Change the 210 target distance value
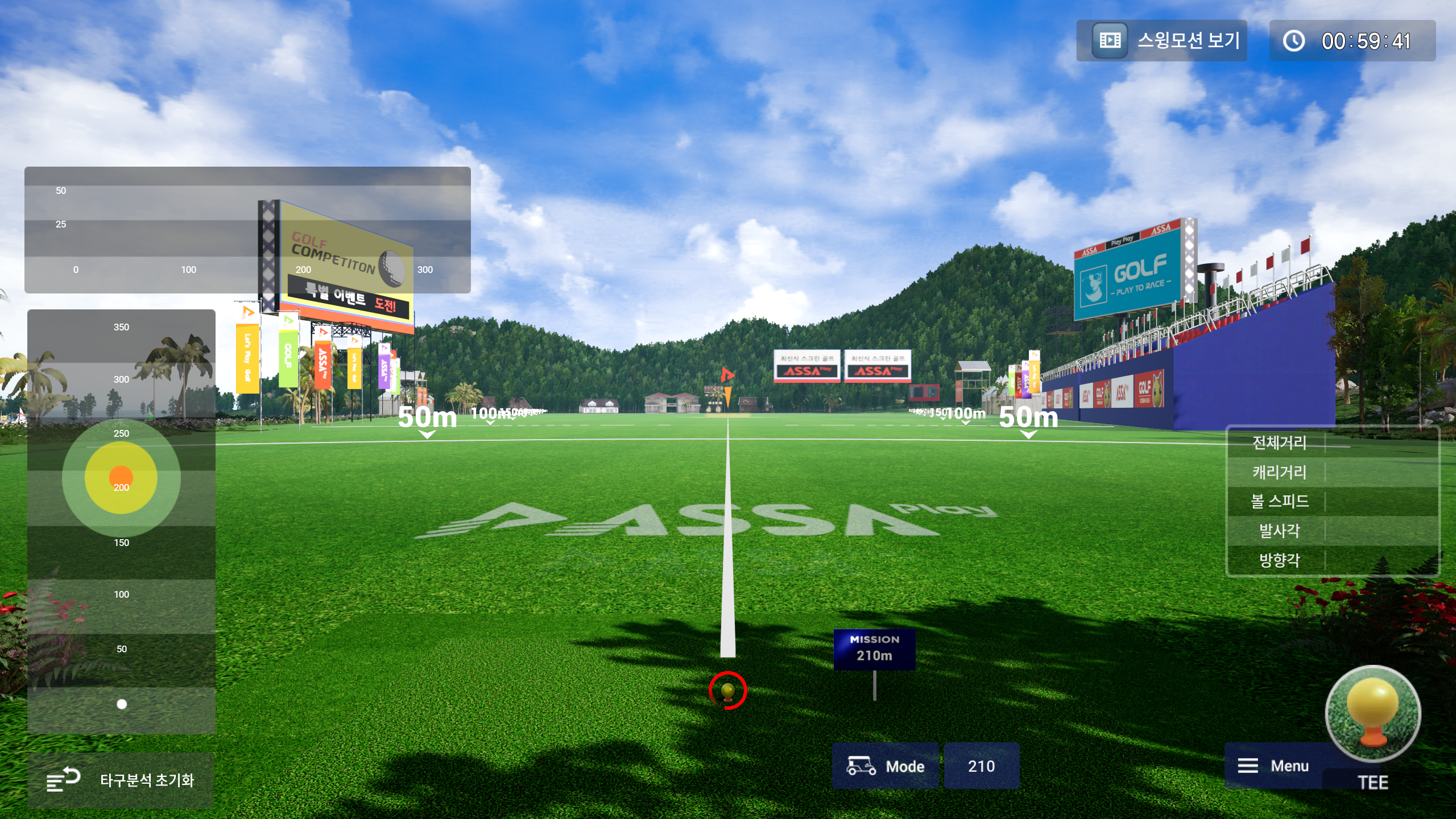Screen dimensions: 1456x819 click(981, 766)
